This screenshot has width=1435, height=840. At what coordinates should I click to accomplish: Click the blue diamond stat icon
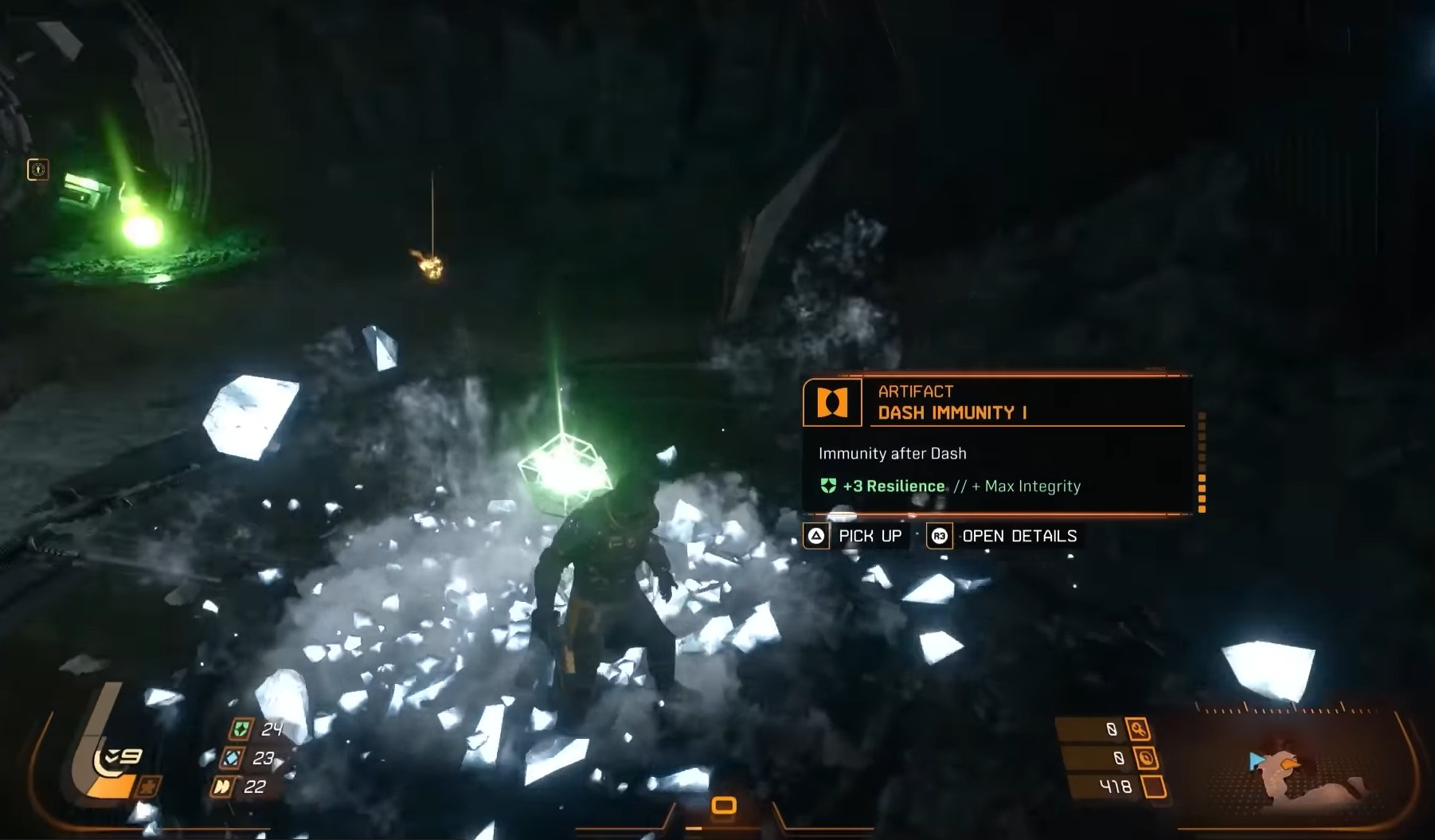[x=232, y=758]
